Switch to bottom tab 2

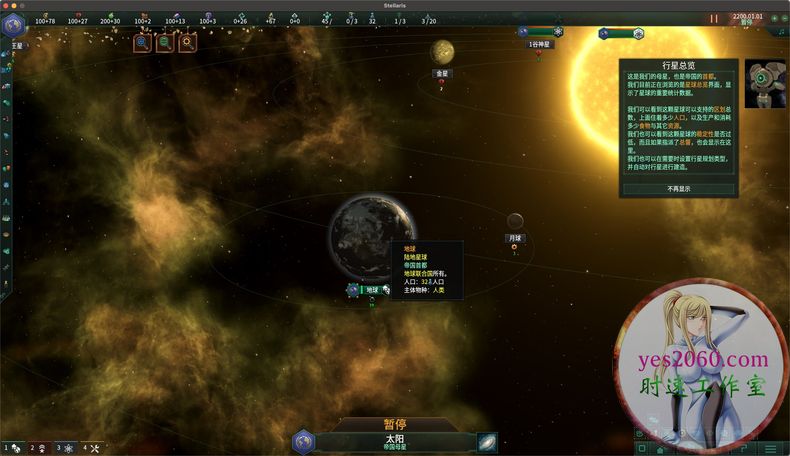point(38,448)
